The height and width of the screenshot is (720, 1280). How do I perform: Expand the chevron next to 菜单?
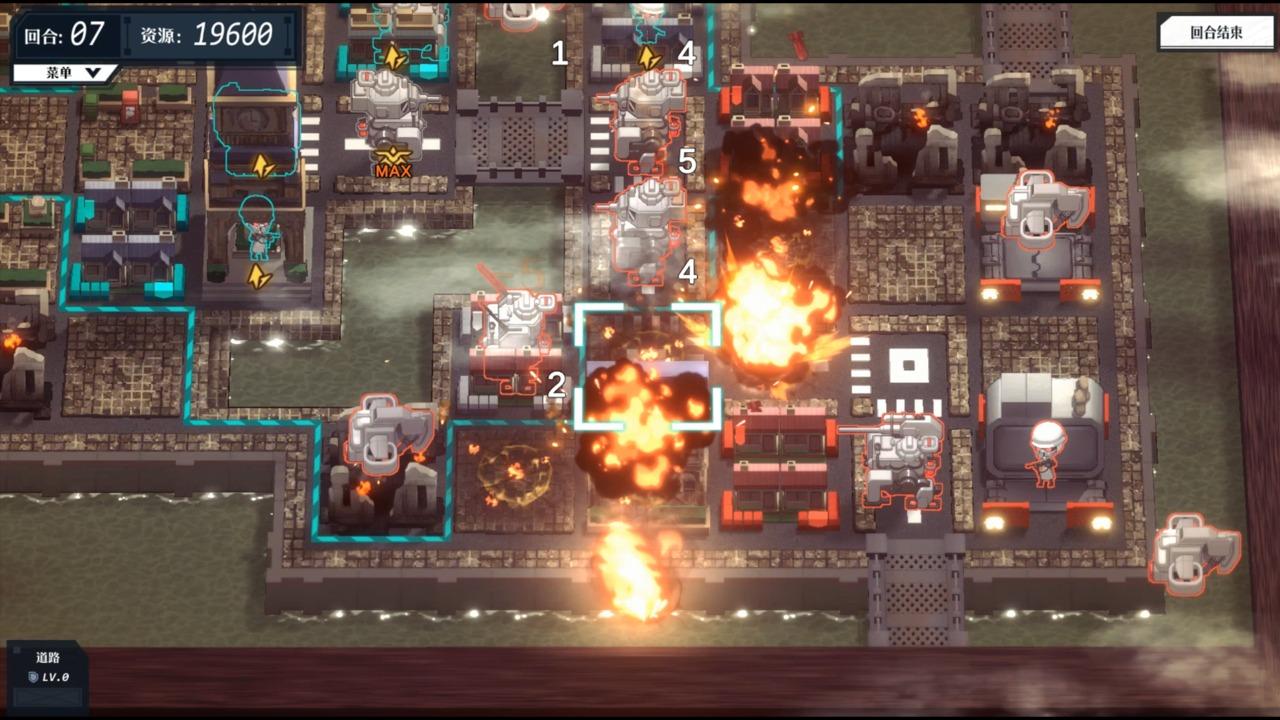pos(95,71)
